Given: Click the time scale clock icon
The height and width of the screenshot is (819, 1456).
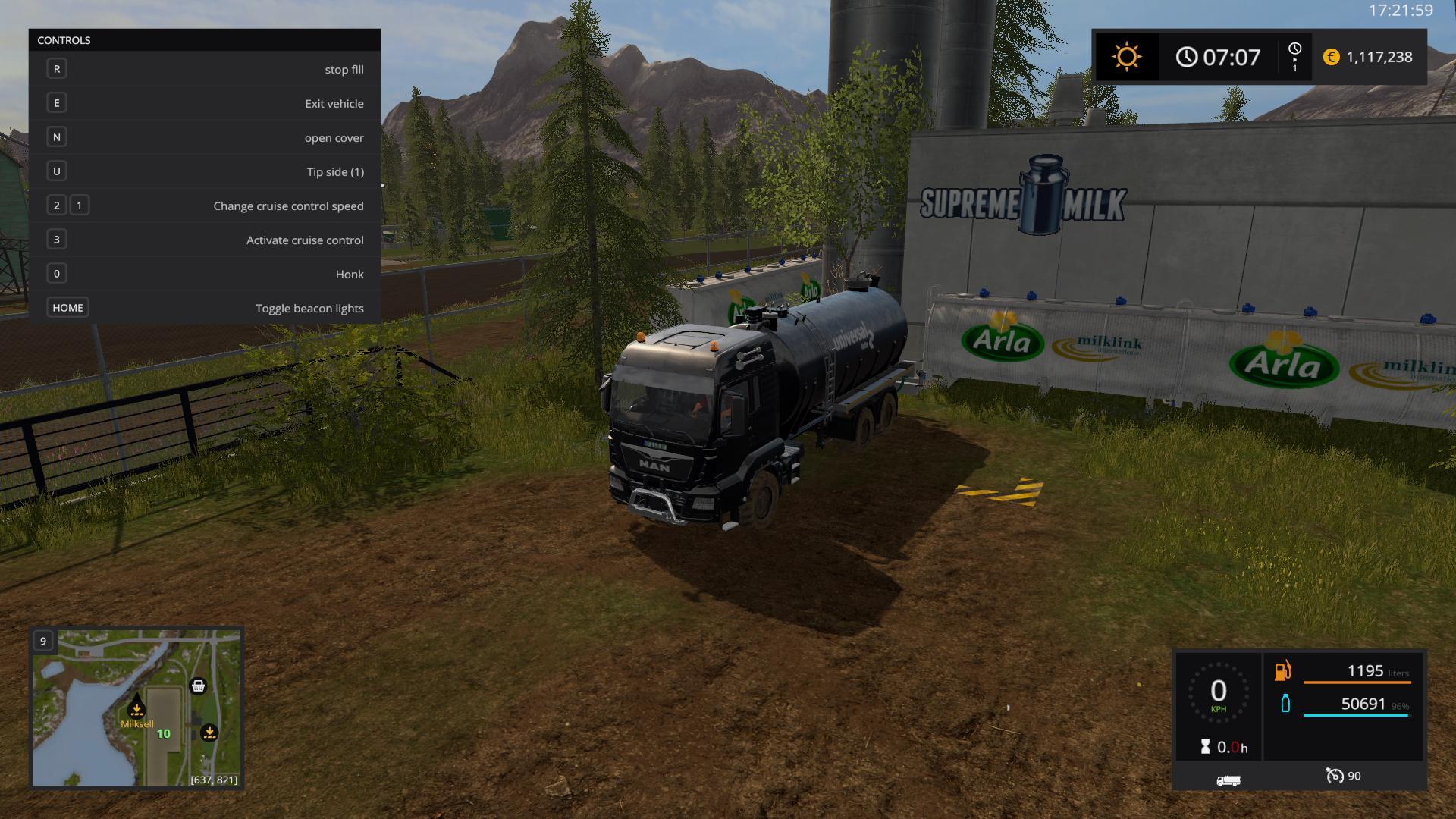Looking at the screenshot, I should (1294, 50).
